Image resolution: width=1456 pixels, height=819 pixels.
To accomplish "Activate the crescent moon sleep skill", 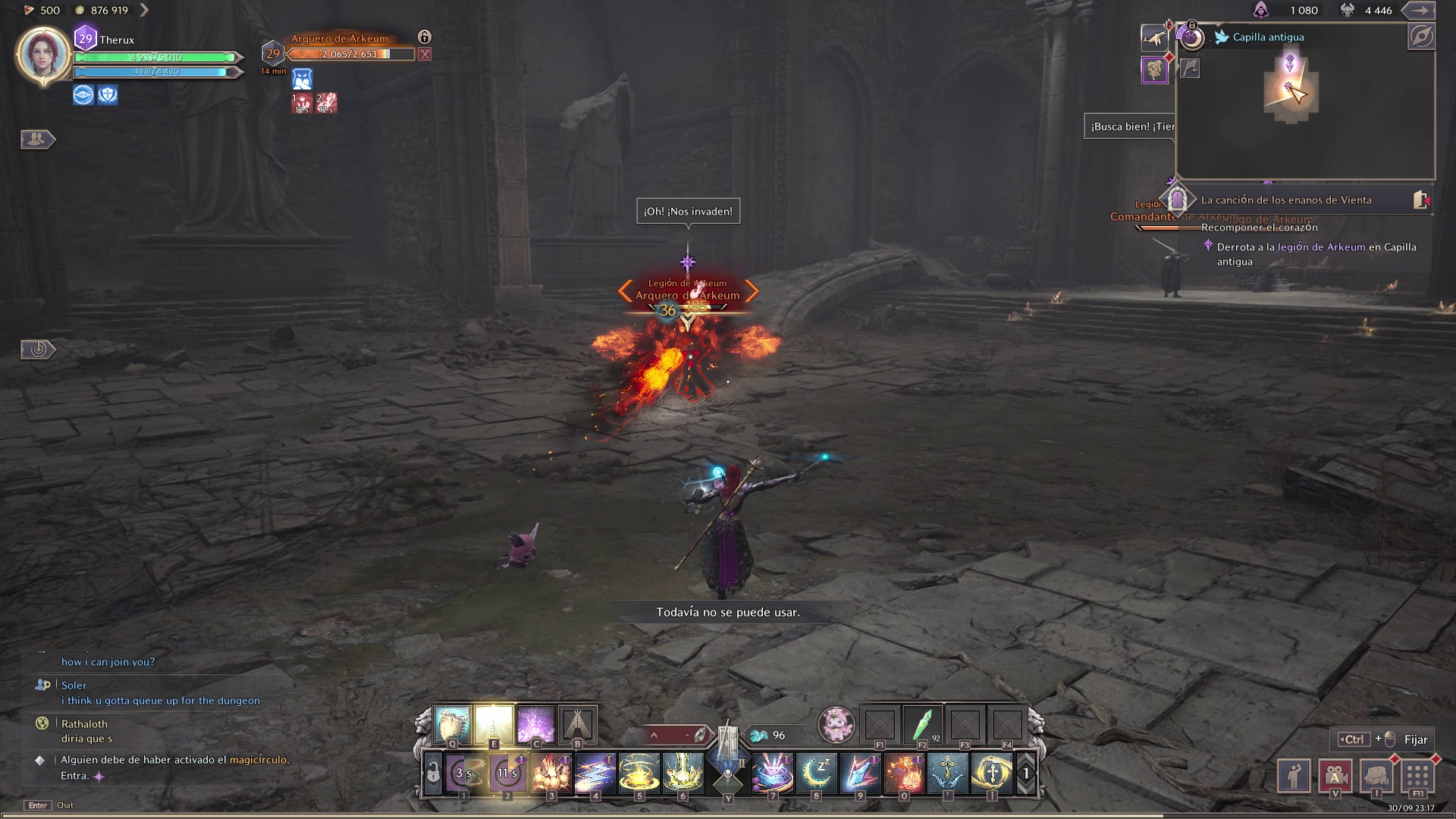I will [817, 773].
